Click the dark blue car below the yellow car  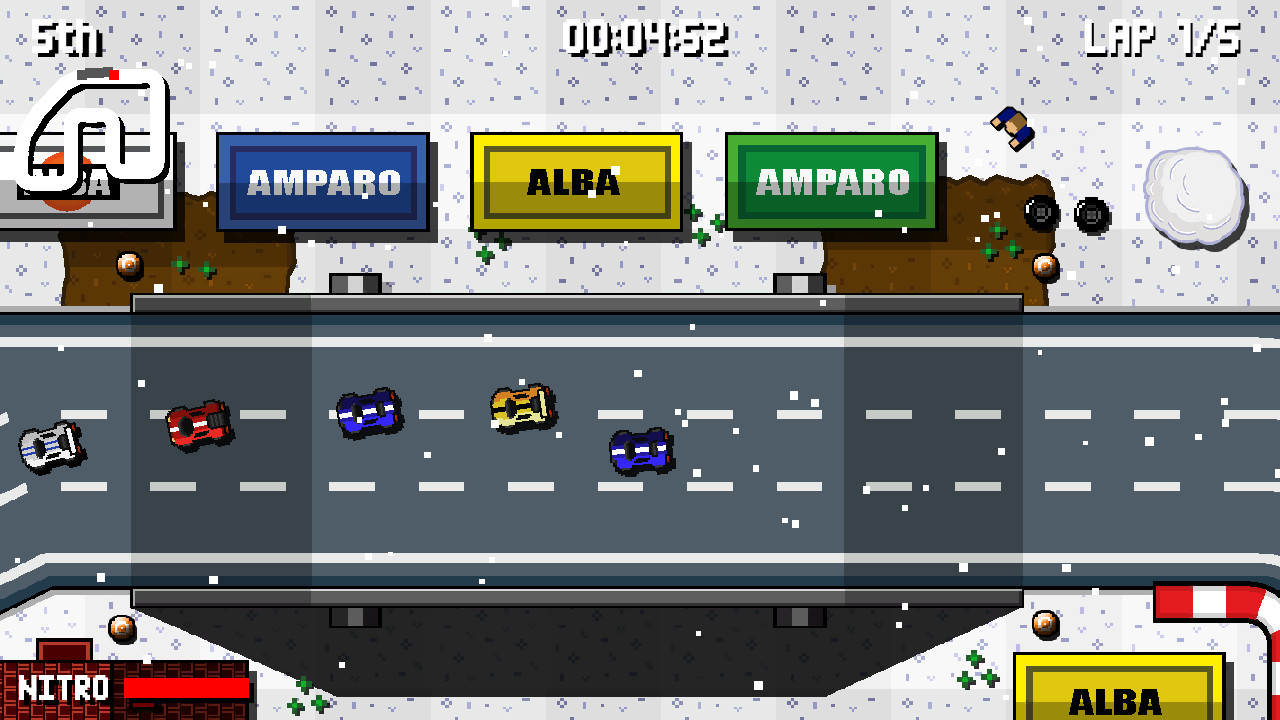pos(640,450)
